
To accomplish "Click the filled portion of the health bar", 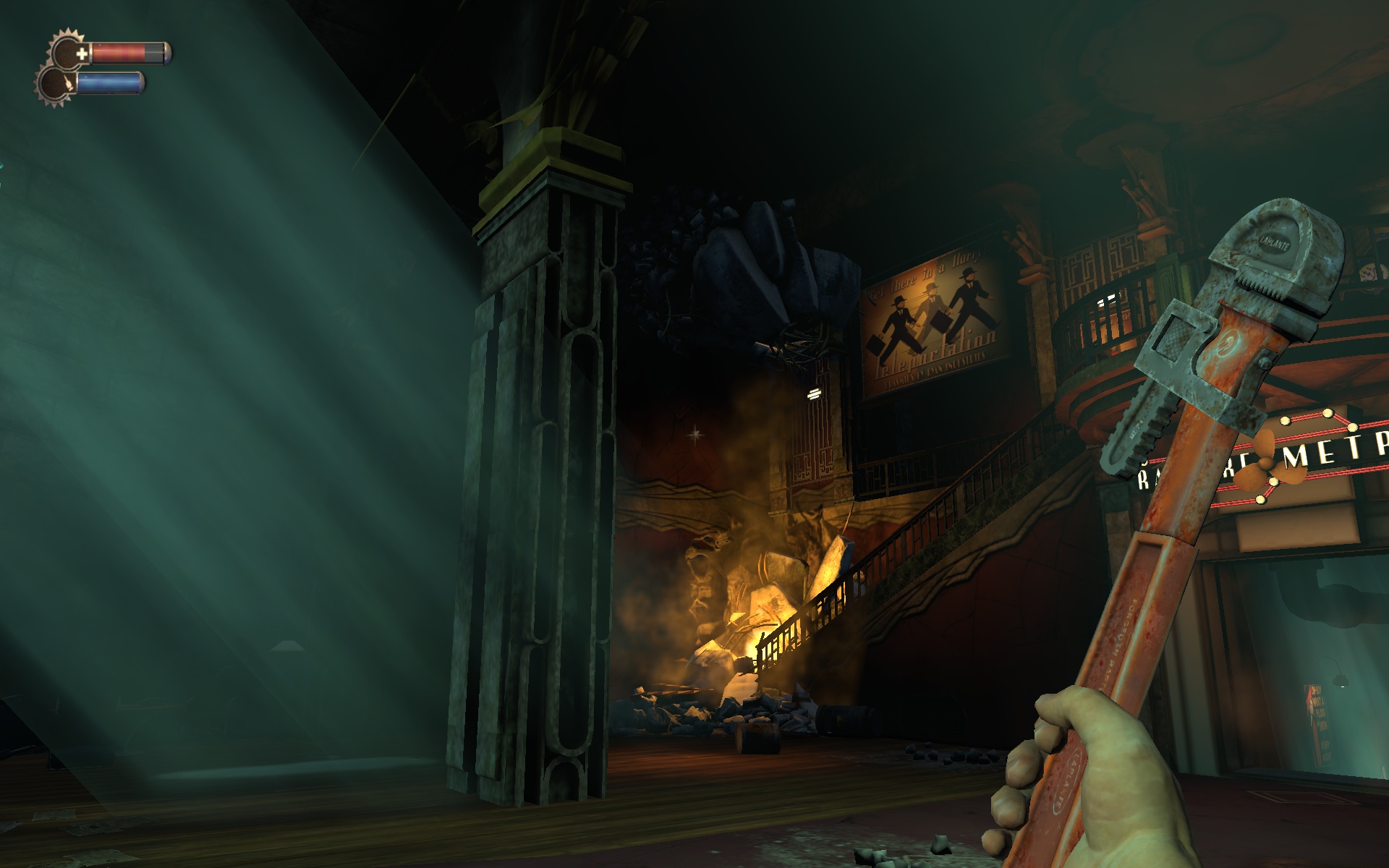I will coord(120,52).
